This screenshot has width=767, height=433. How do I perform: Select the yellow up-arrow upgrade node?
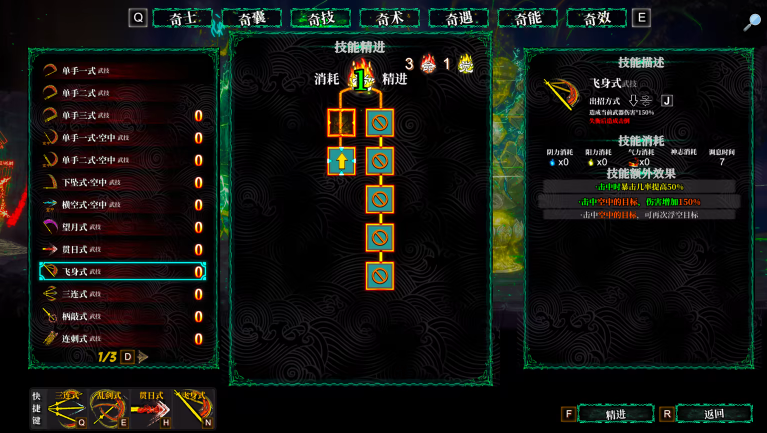pos(341,160)
